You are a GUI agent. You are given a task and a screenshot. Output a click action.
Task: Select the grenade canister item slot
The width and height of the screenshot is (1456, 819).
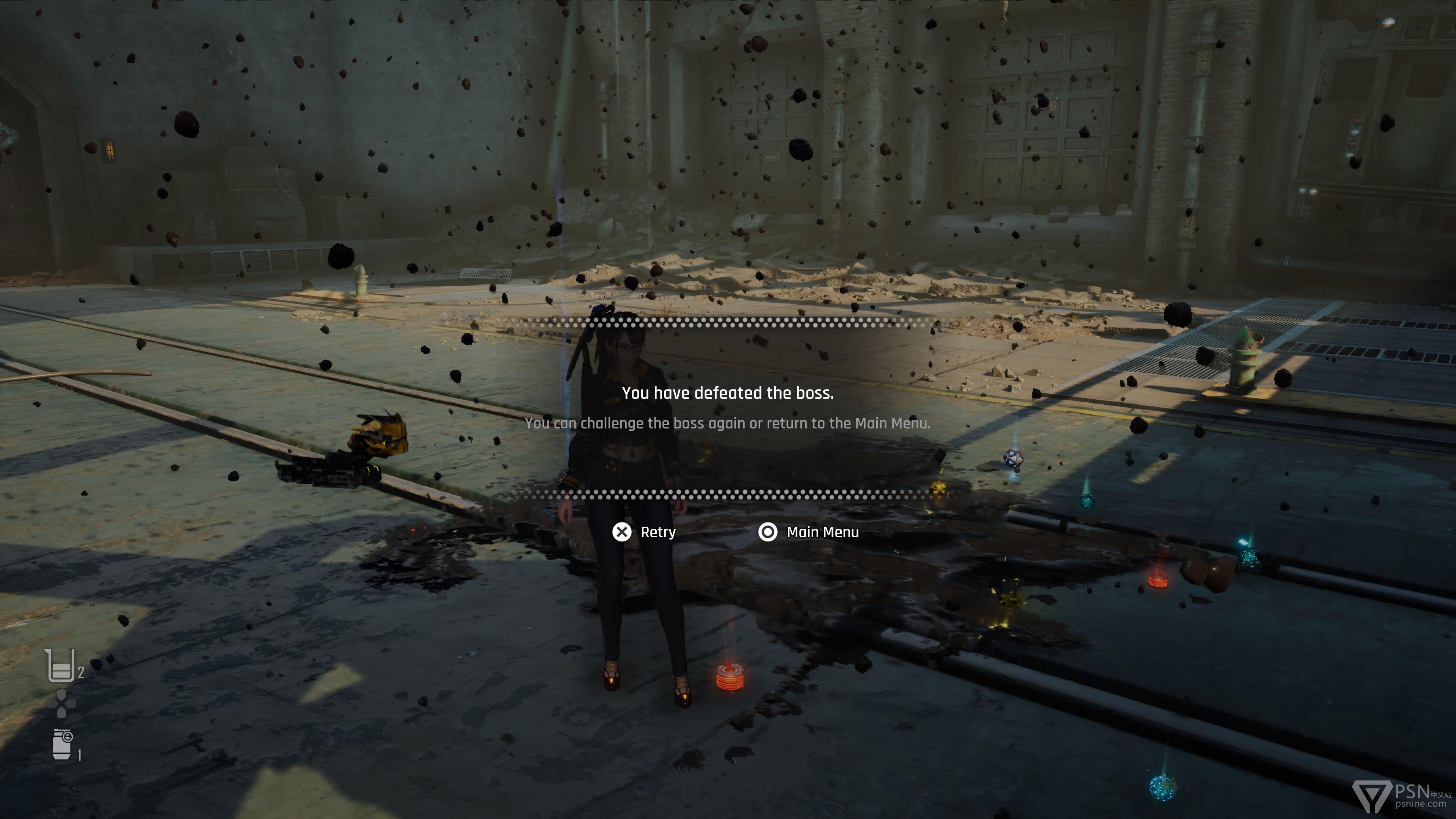[62, 744]
